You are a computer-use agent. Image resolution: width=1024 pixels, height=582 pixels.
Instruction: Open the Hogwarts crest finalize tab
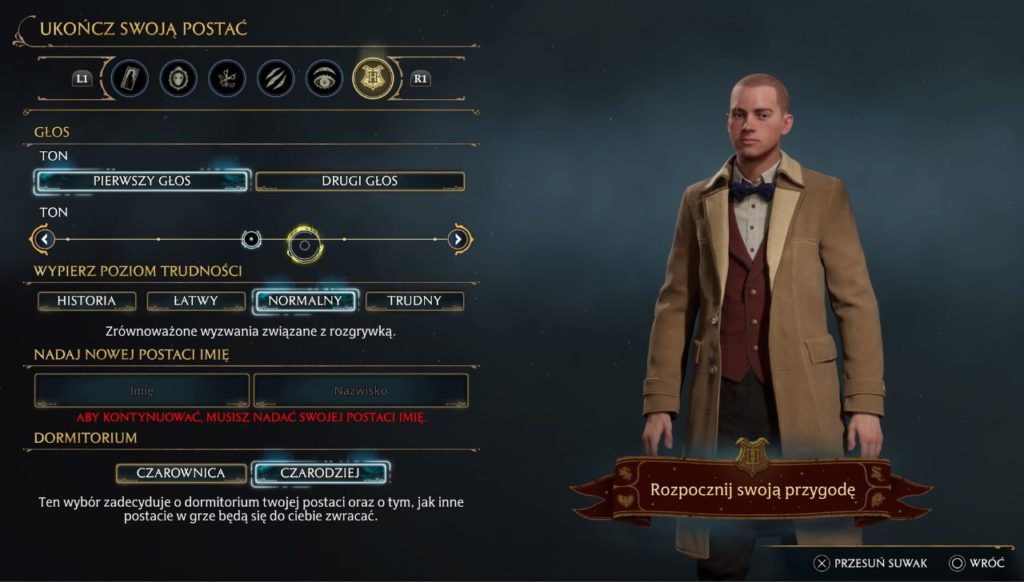pos(372,78)
